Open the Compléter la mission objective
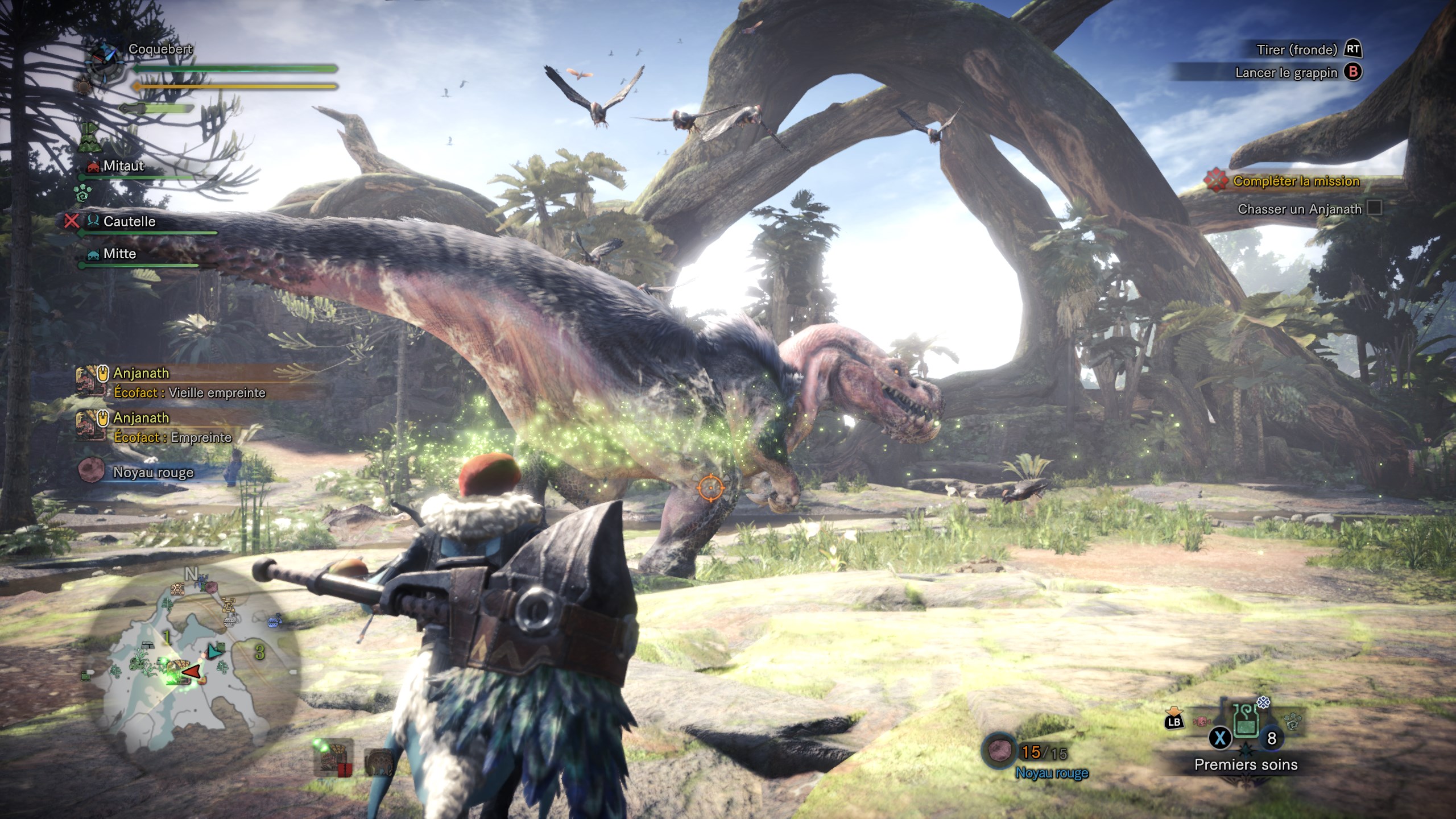Viewport: 1456px width, 819px height. click(x=1296, y=181)
